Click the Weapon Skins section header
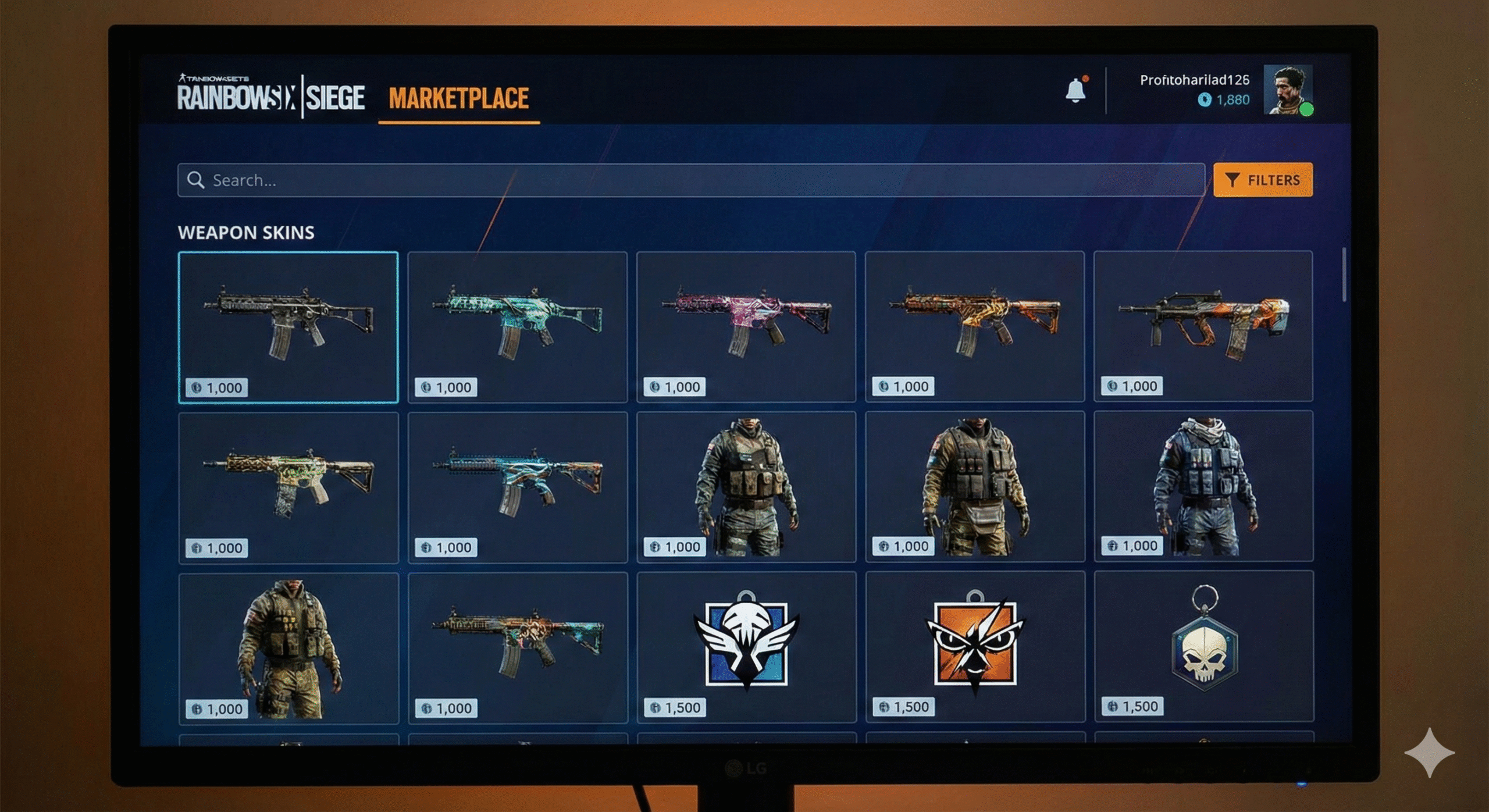 click(247, 232)
